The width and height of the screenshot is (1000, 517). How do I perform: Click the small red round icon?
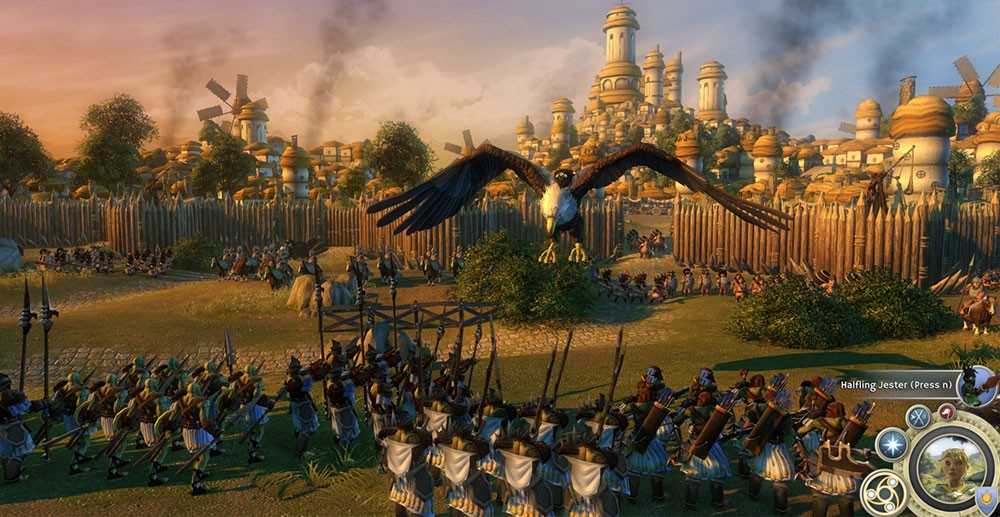coord(946,411)
